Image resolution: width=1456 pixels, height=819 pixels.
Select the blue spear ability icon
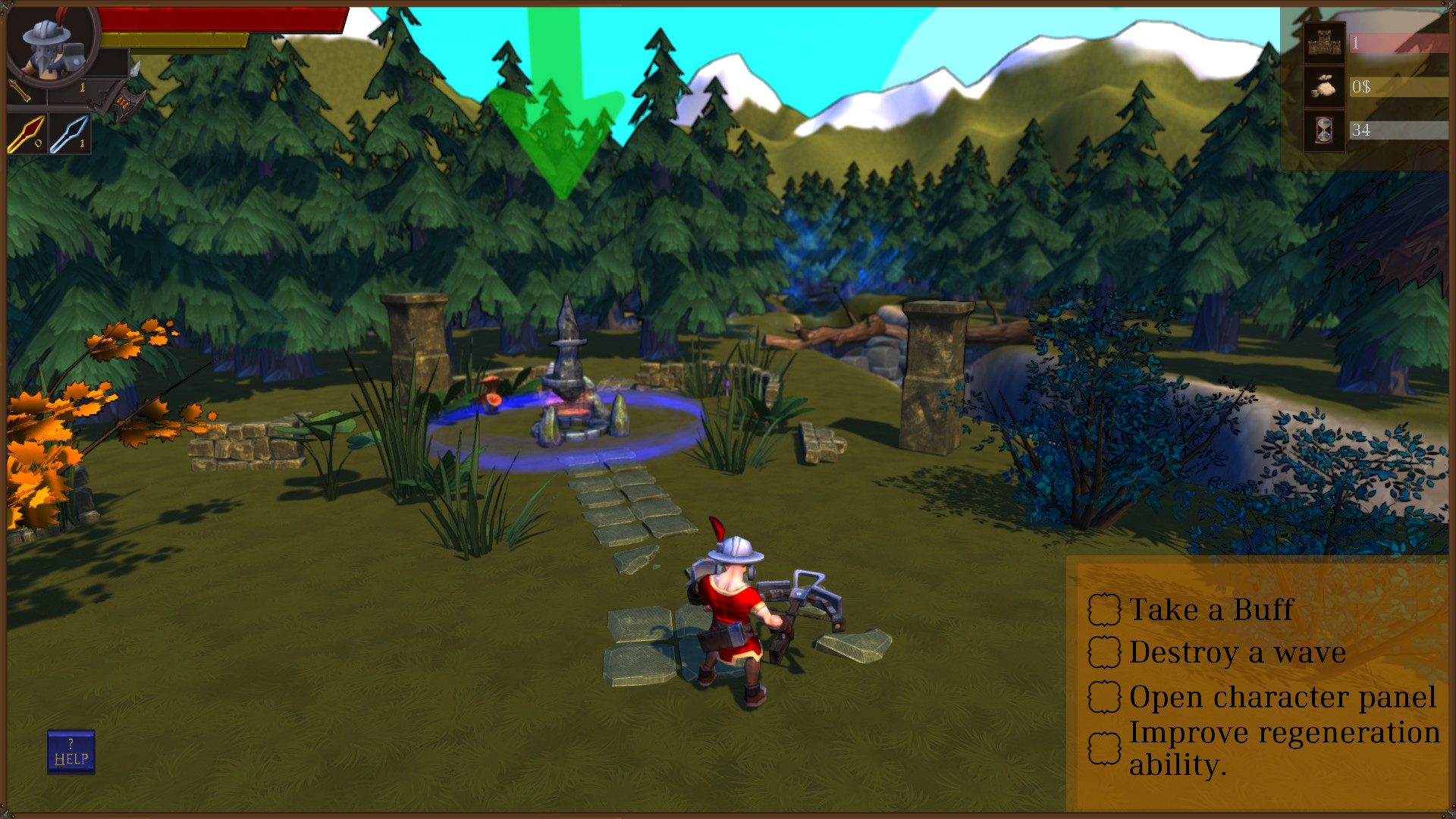[x=70, y=134]
